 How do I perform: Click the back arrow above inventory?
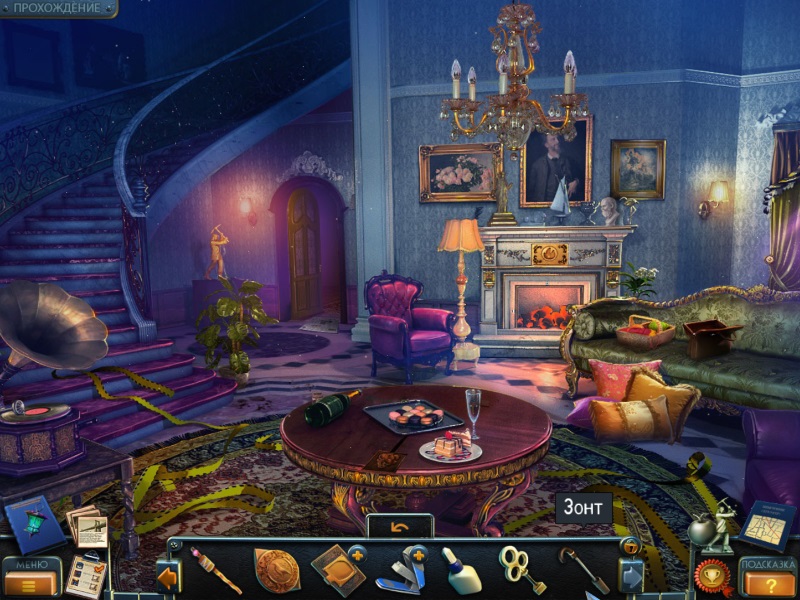coord(400,526)
